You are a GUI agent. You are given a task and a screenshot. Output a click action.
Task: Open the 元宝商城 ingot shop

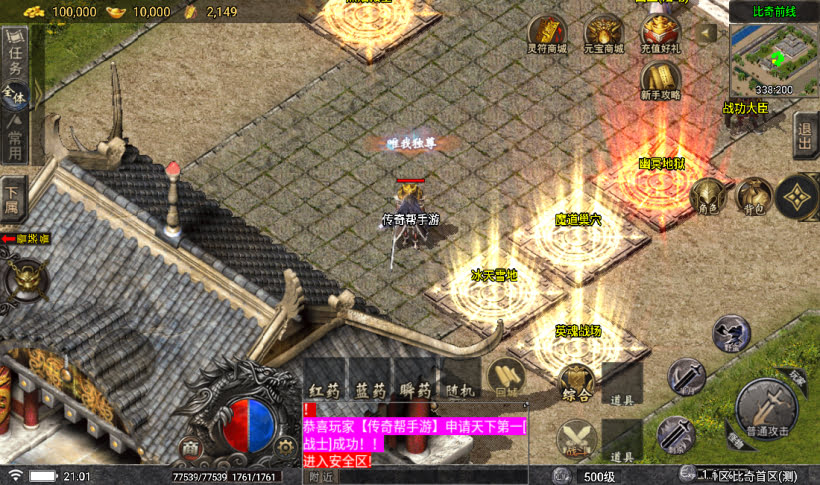[x=603, y=35]
